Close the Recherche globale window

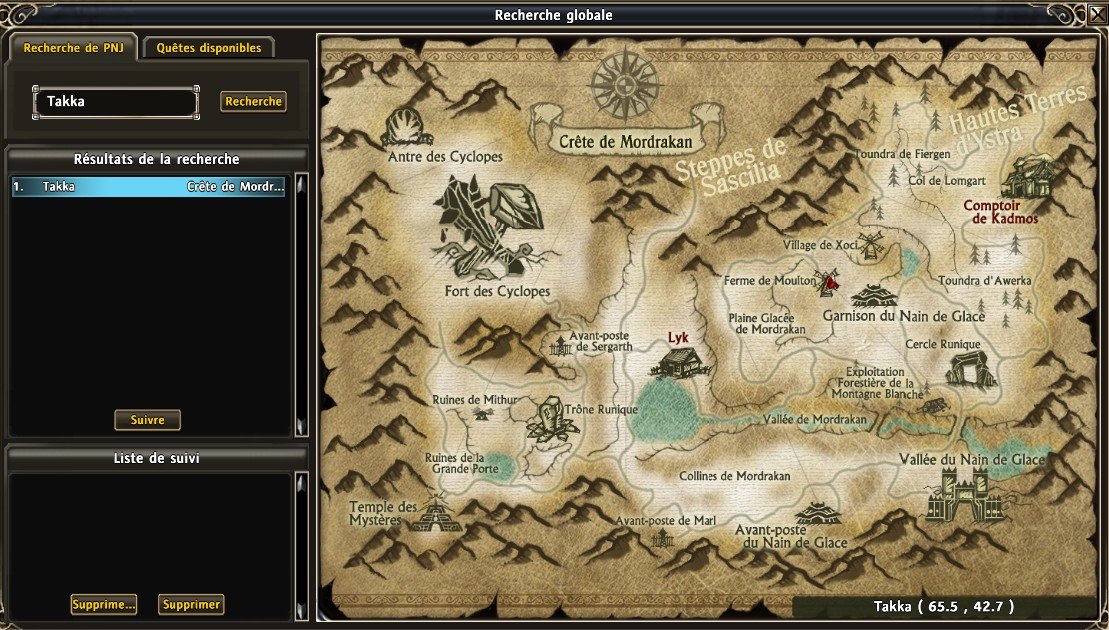[x=1096, y=14]
